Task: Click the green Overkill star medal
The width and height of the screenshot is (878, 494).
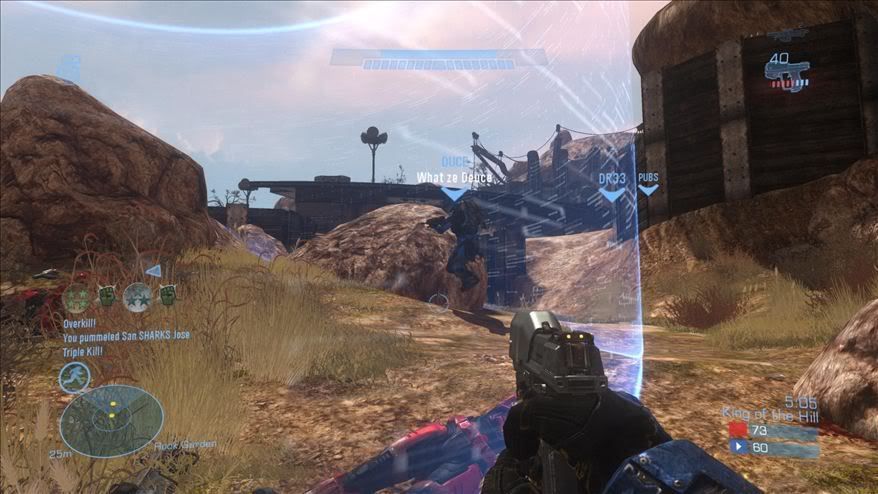Action: [x=77, y=297]
